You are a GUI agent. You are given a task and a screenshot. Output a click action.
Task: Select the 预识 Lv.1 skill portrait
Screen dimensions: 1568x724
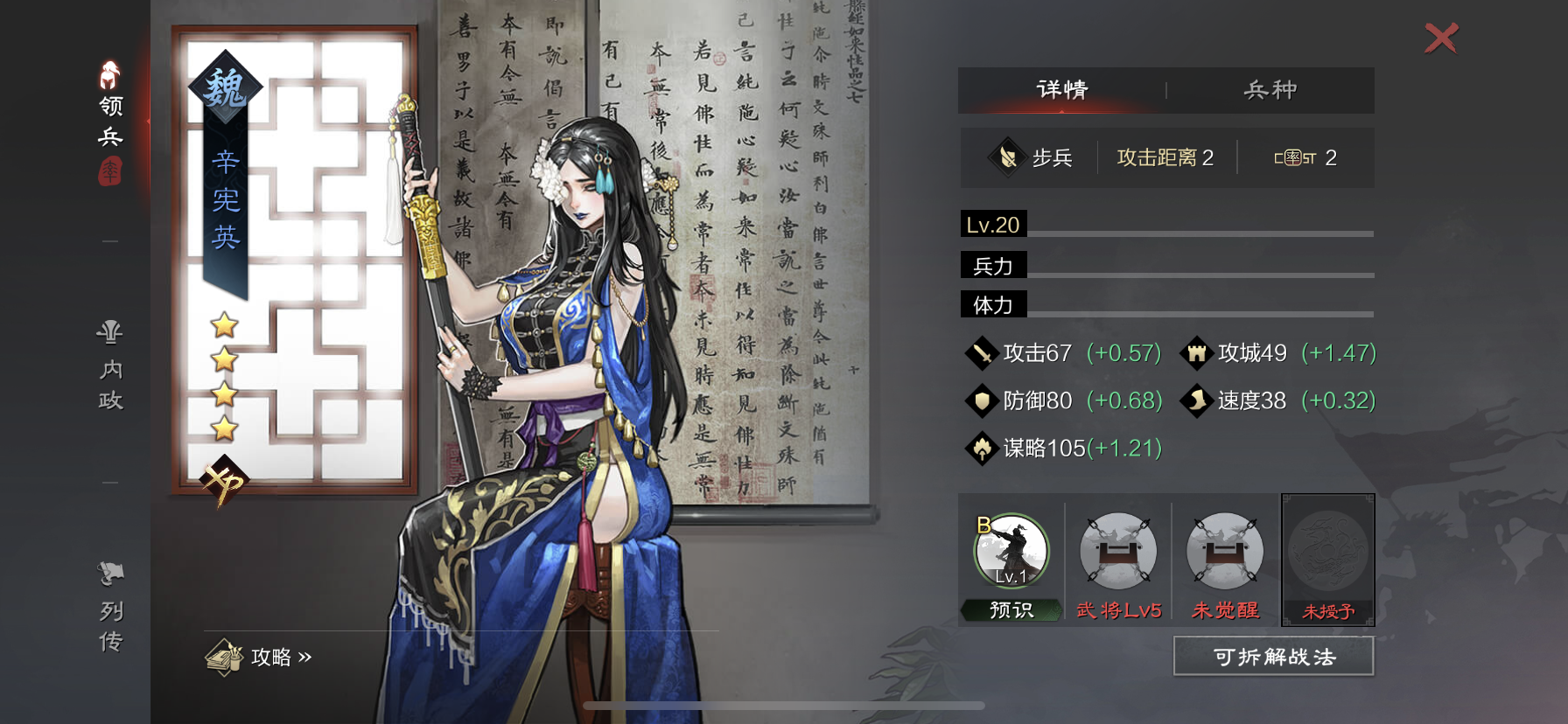(x=1011, y=551)
